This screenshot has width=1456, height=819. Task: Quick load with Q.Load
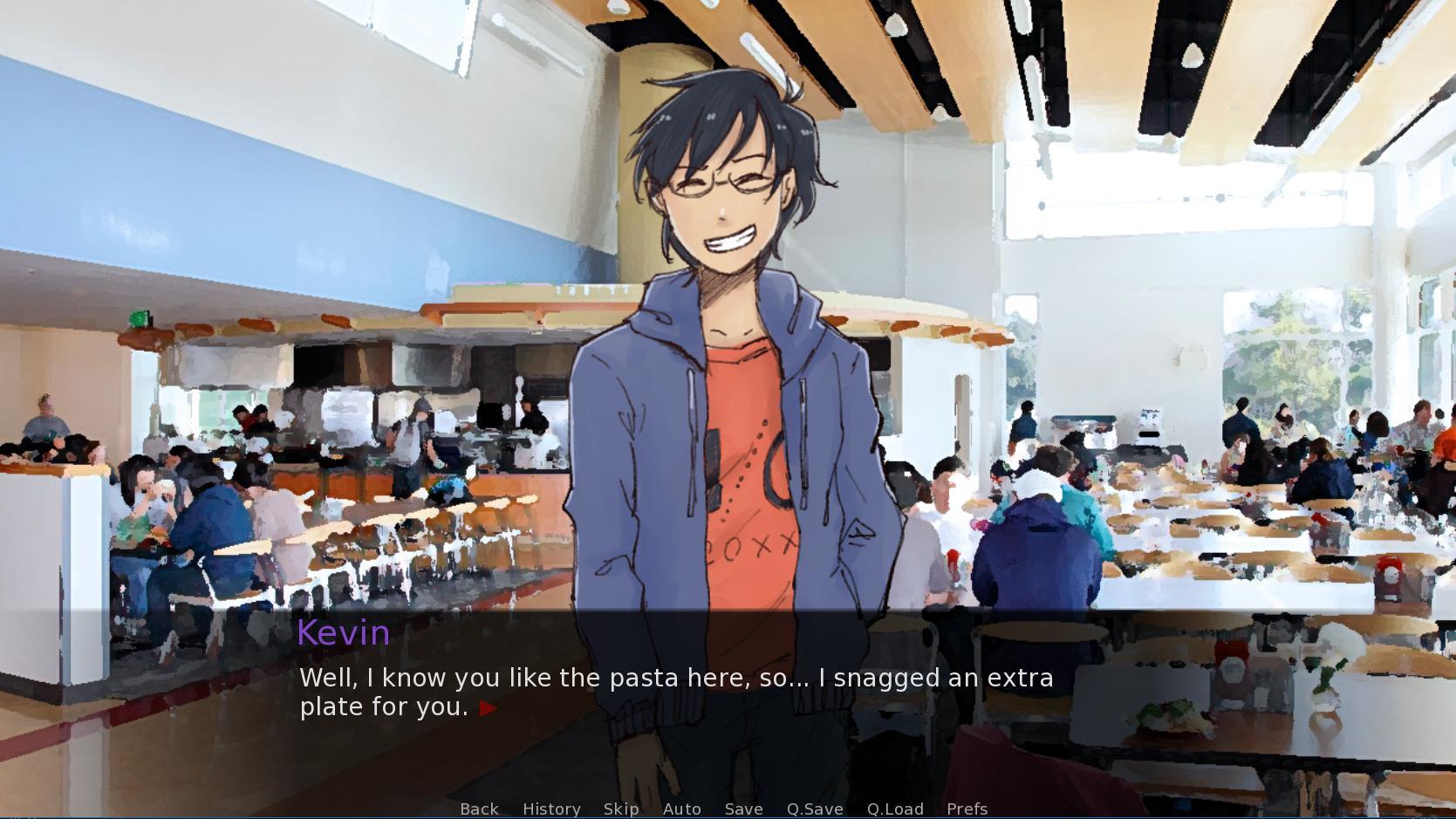(895, 809)
